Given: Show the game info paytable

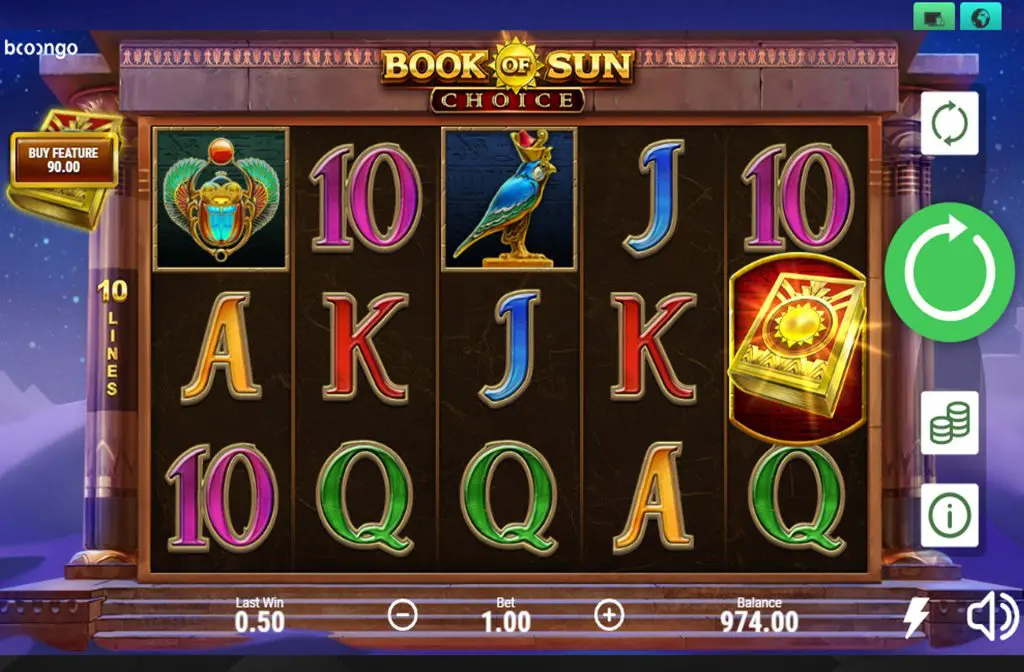Looking at the screenshot, I should [949, 515].
